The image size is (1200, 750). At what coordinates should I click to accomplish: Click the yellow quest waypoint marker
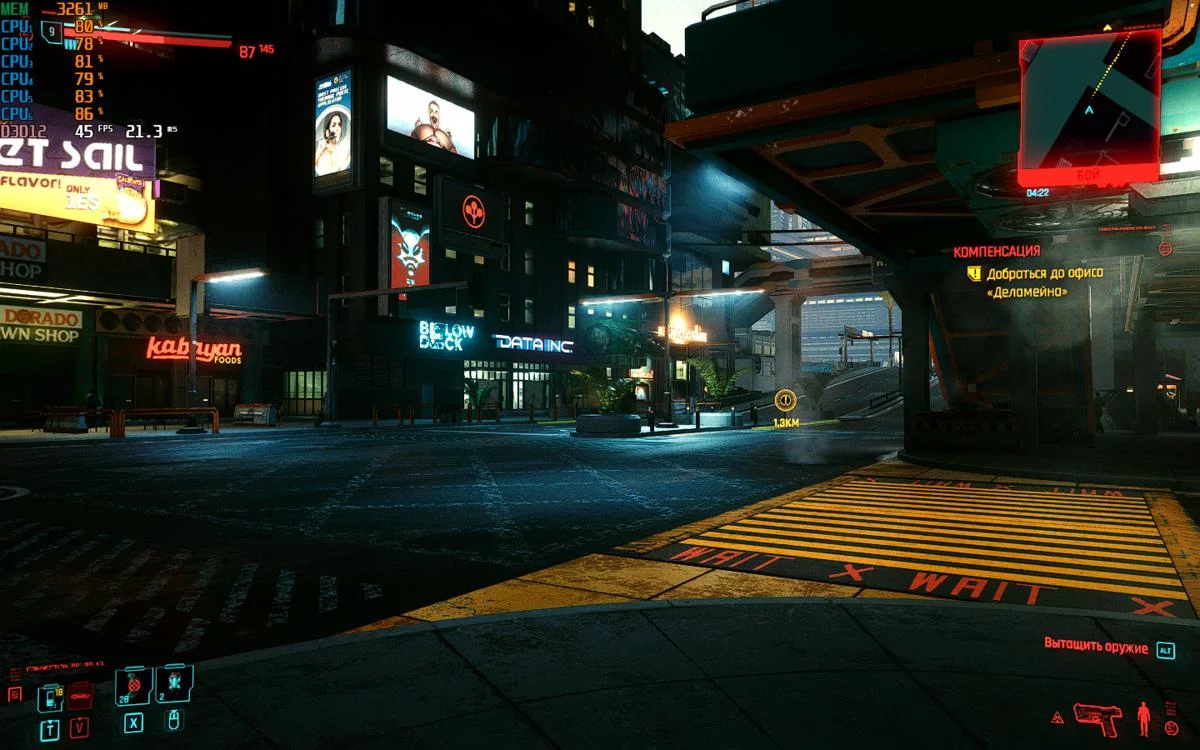tap(785, 400)
